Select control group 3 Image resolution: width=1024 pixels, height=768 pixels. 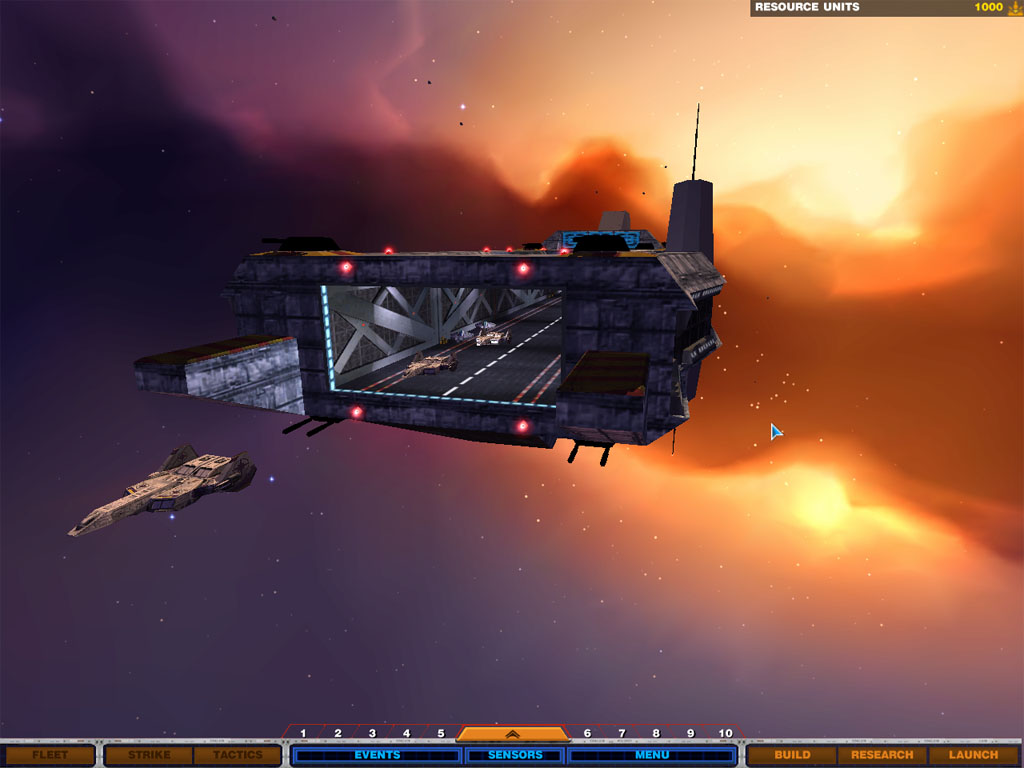point(372,734)
